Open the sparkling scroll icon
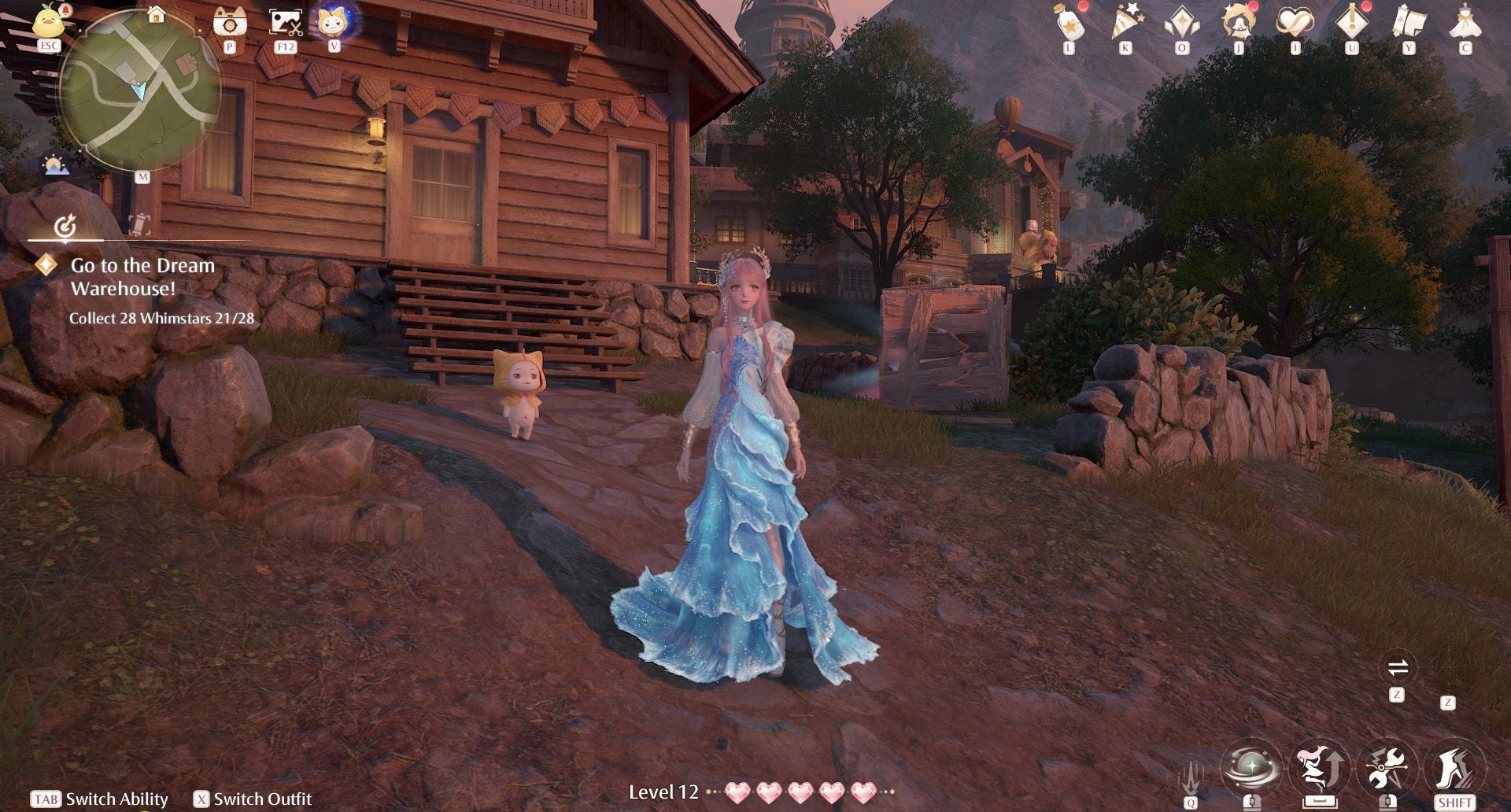This screenshot has width=1511, height=812. [1409, 24]
